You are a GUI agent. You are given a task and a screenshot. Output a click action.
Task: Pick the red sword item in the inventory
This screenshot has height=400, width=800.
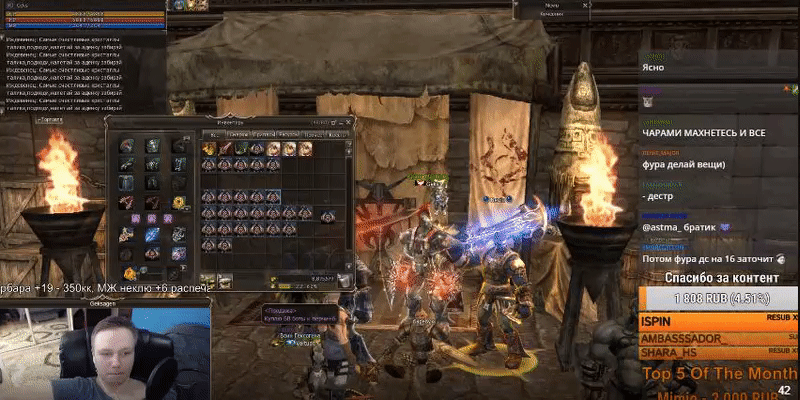pos(226,149)
